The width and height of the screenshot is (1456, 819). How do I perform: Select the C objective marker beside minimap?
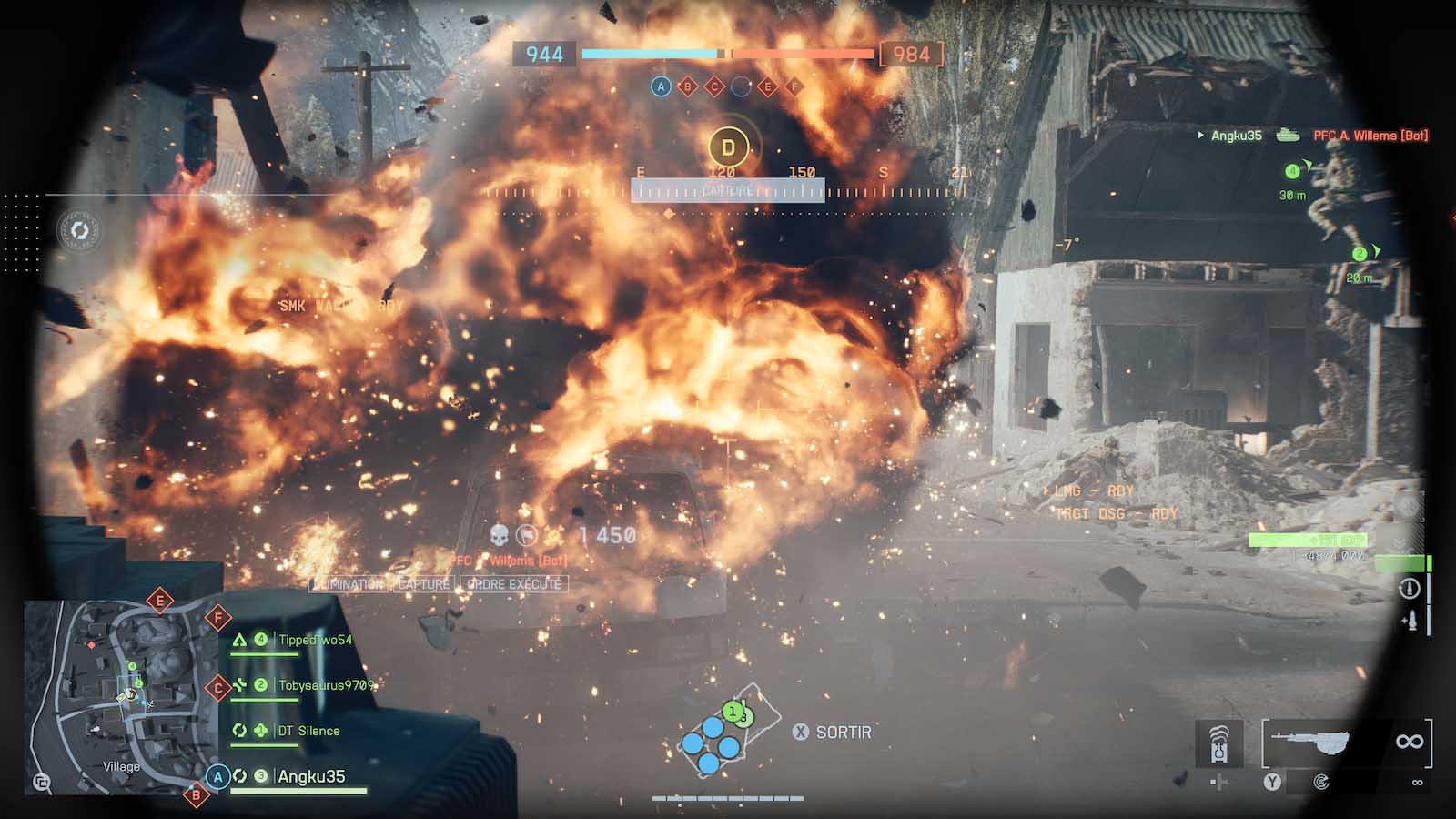[217, 688]
